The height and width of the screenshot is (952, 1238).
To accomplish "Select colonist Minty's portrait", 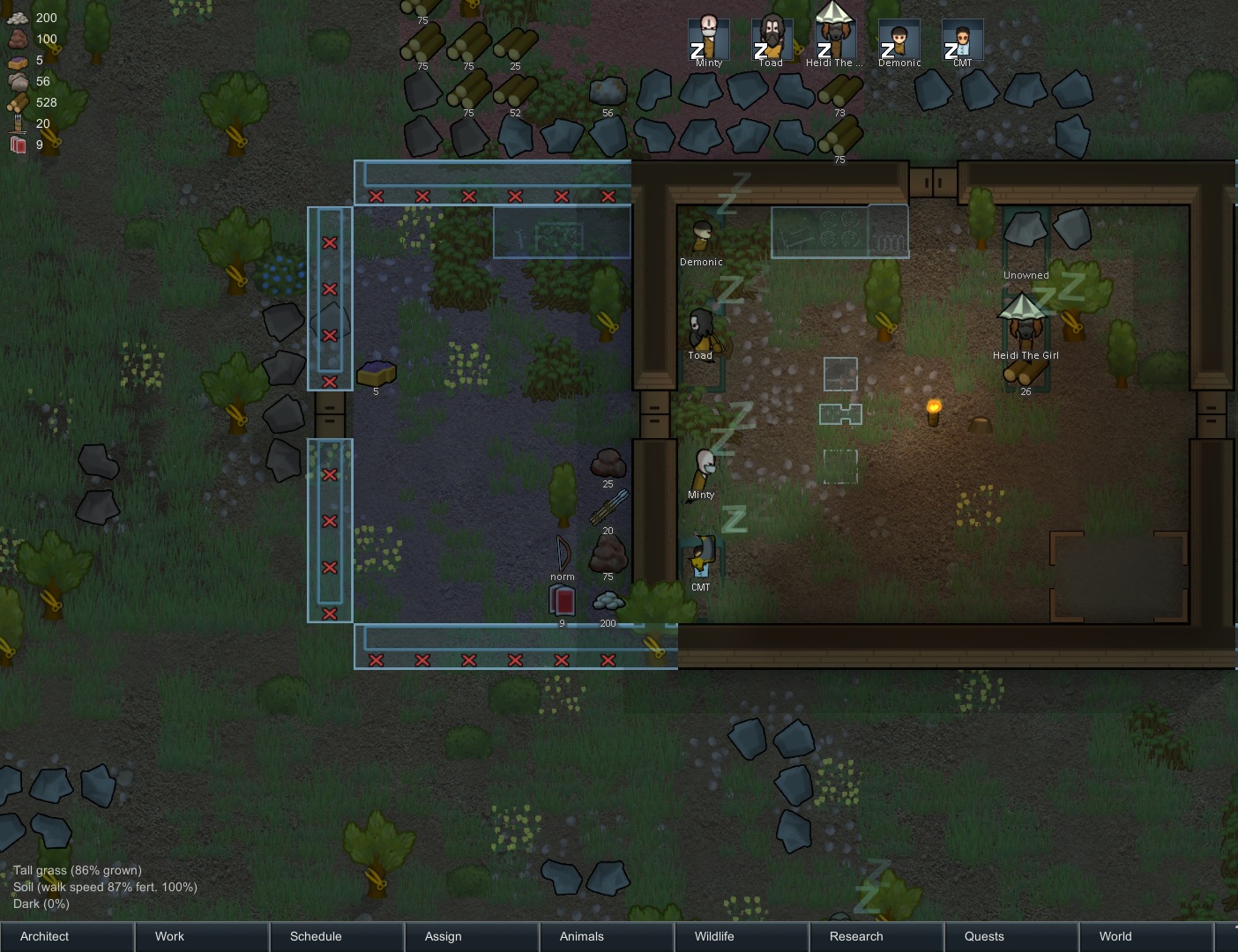I will coord(709,40).
